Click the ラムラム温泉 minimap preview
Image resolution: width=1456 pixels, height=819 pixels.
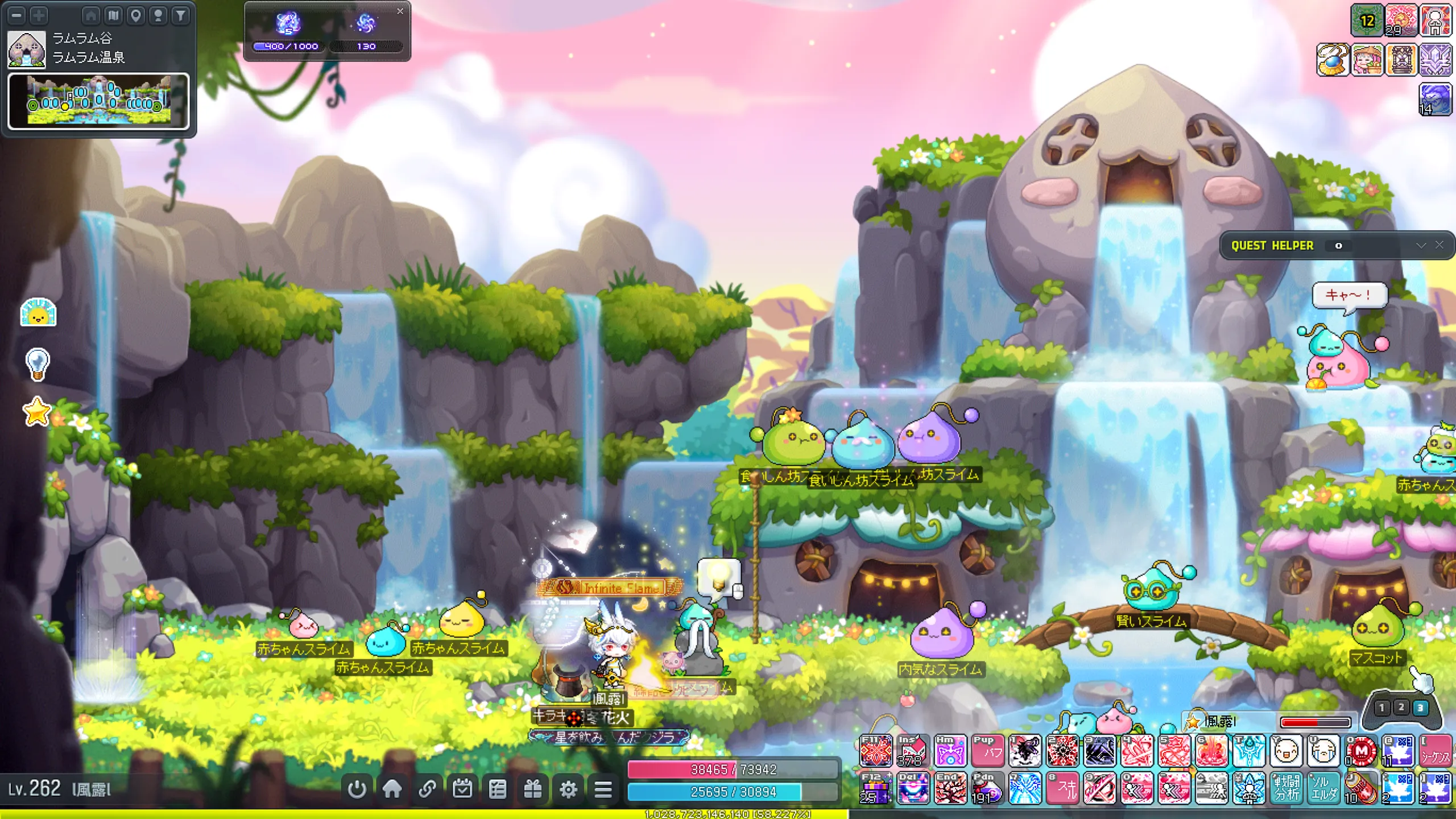click(x=98, y=101)
